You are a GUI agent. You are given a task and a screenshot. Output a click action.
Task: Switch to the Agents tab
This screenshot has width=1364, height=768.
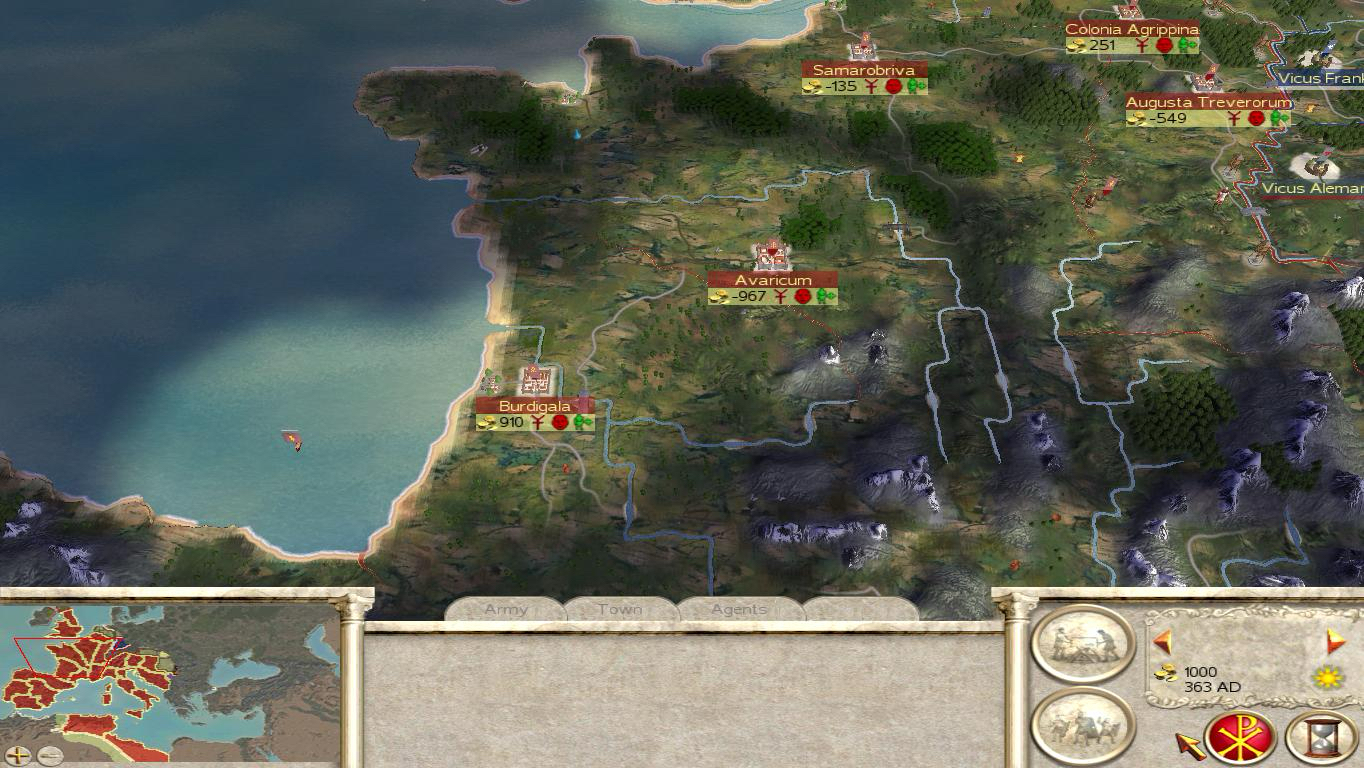coord(739,609)
